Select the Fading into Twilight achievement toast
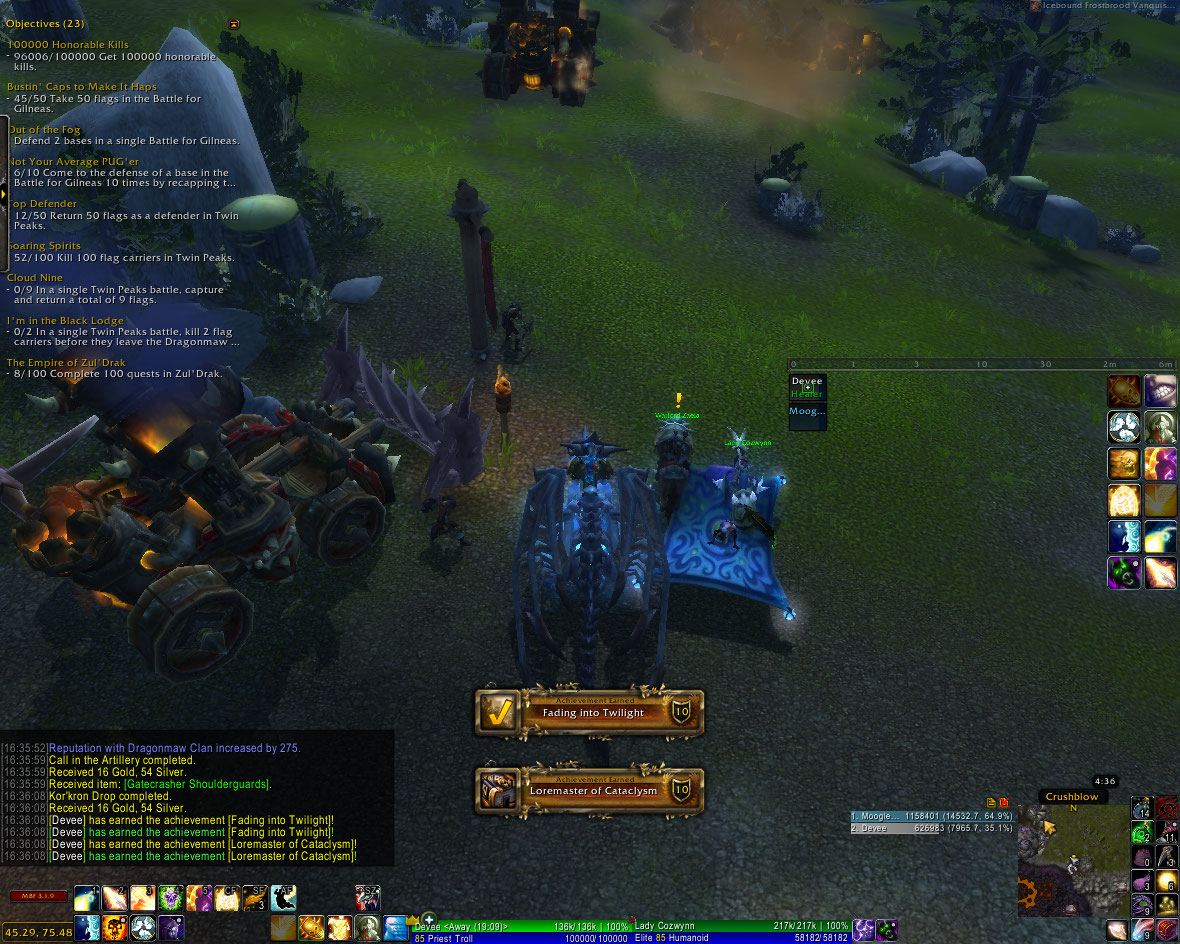This screenshot has width=1180, height=944. (x=589, y=712)
